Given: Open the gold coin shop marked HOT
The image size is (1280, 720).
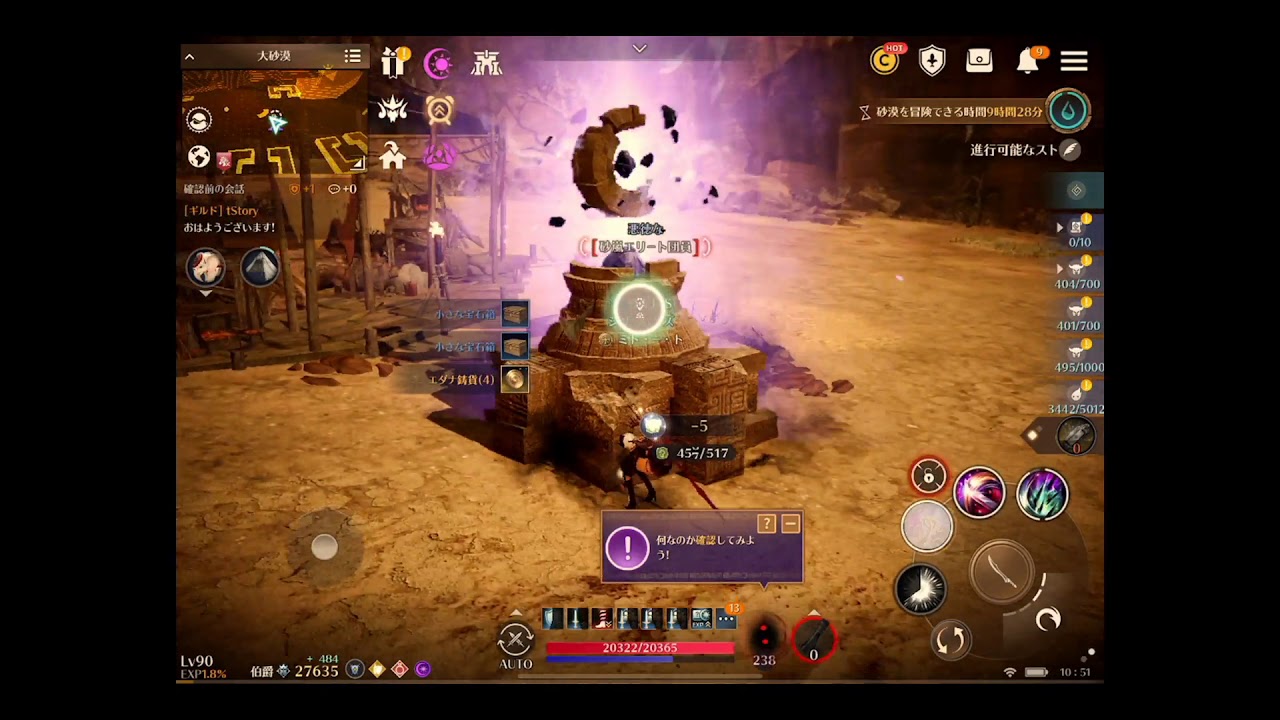Looking at the screenshot, I should [x=884, y=61].
